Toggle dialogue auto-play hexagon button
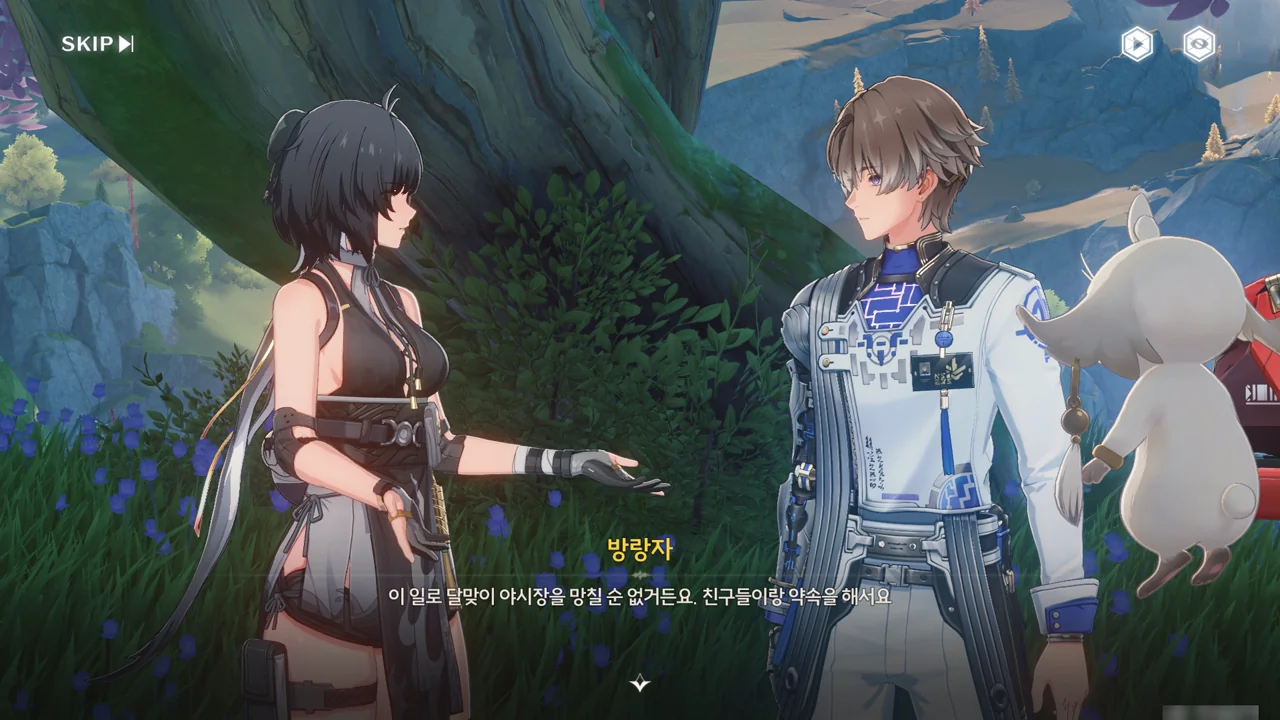 pyautogui.click(x=1136, y=44)
